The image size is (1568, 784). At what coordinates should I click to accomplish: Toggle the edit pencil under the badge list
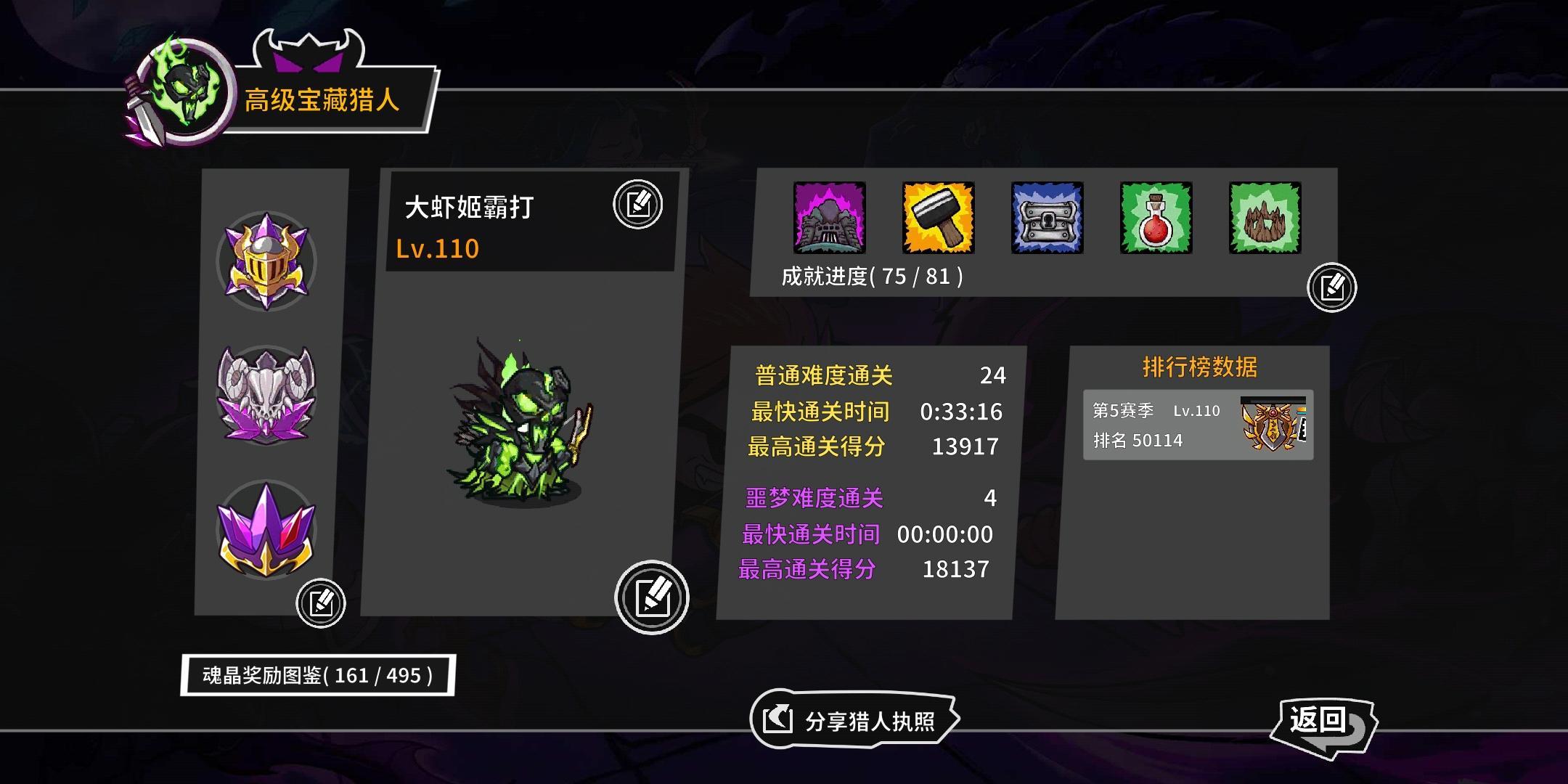pyautogui.click(x=322, y=603)
